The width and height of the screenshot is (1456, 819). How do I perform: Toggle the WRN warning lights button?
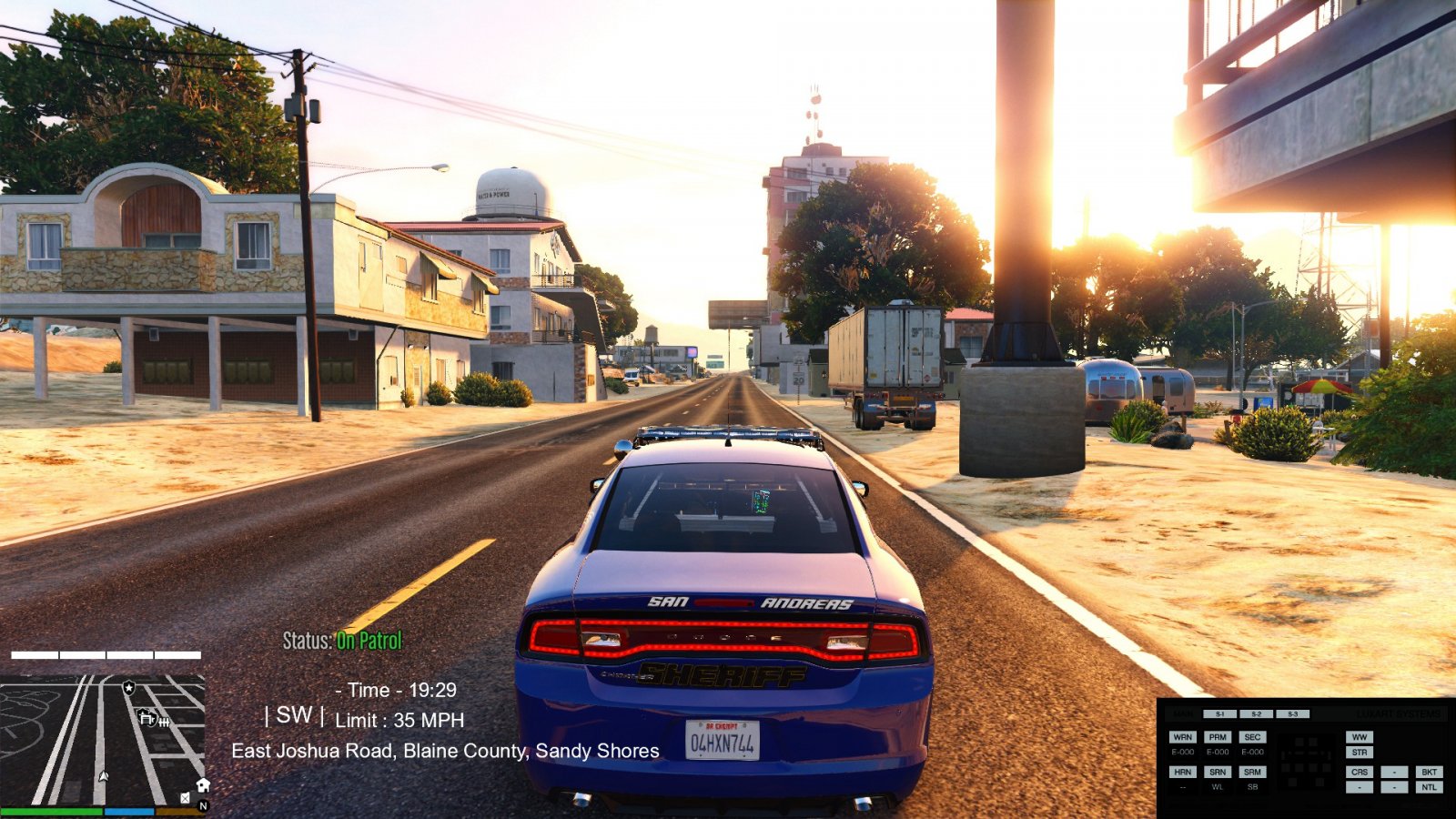[1182, 737]
